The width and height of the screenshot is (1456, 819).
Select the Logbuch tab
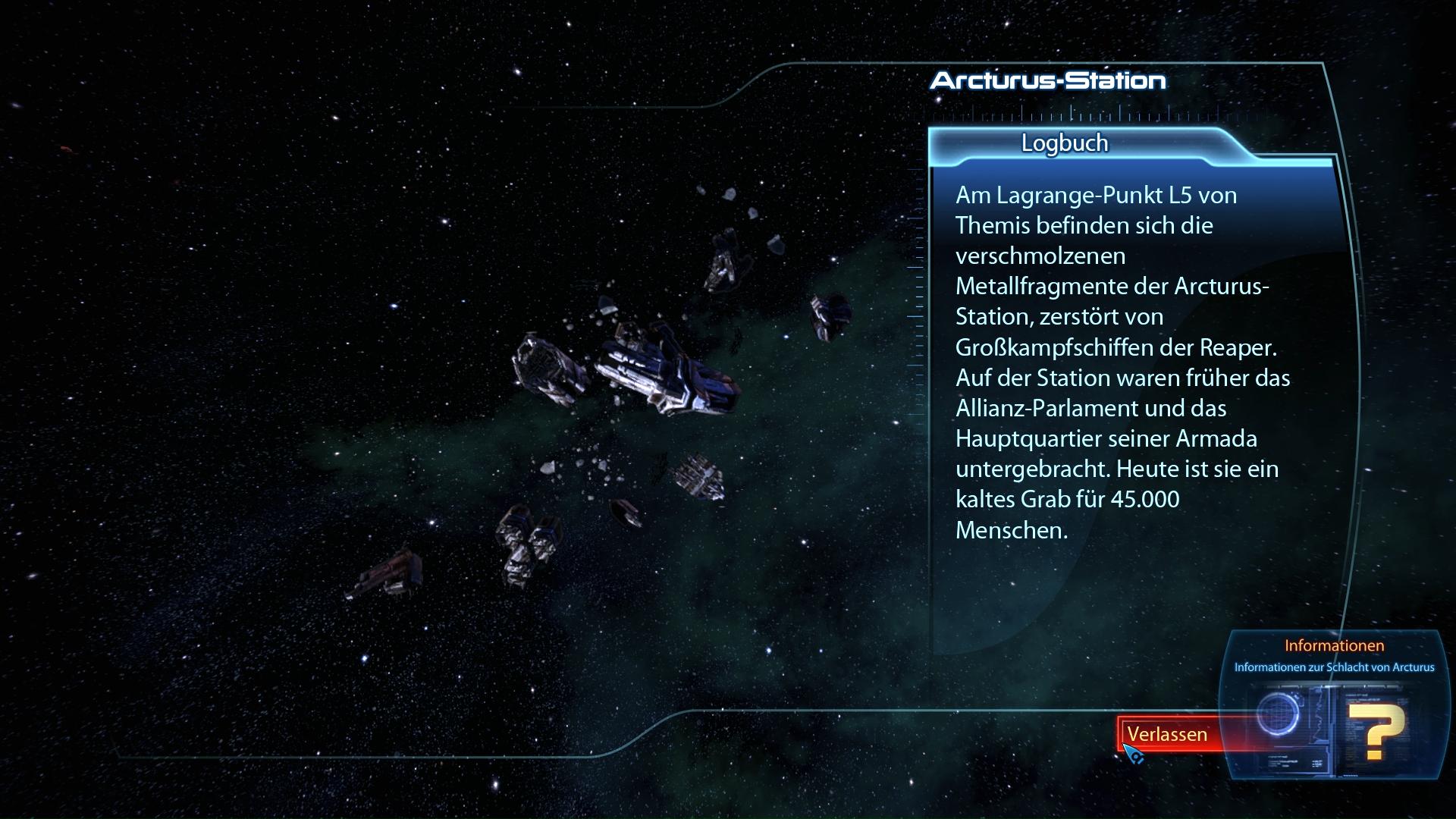coord(1065,143)
